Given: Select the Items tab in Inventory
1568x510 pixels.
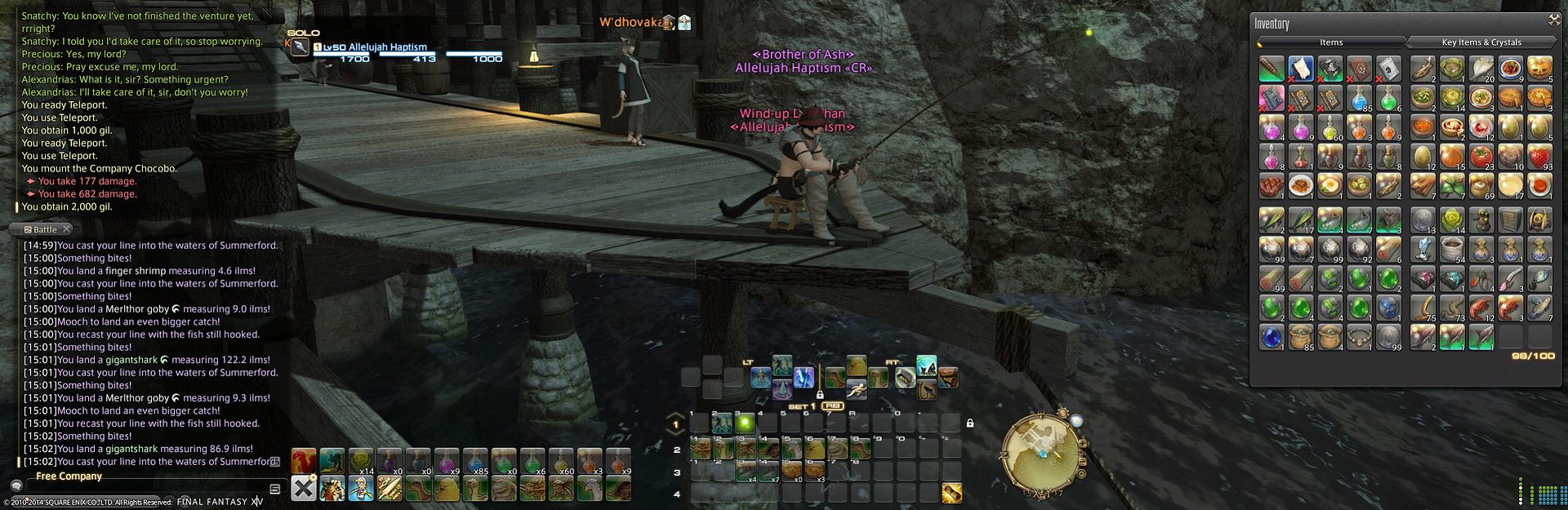Looking at the screenshot, I should click(x=1330, y=42).
